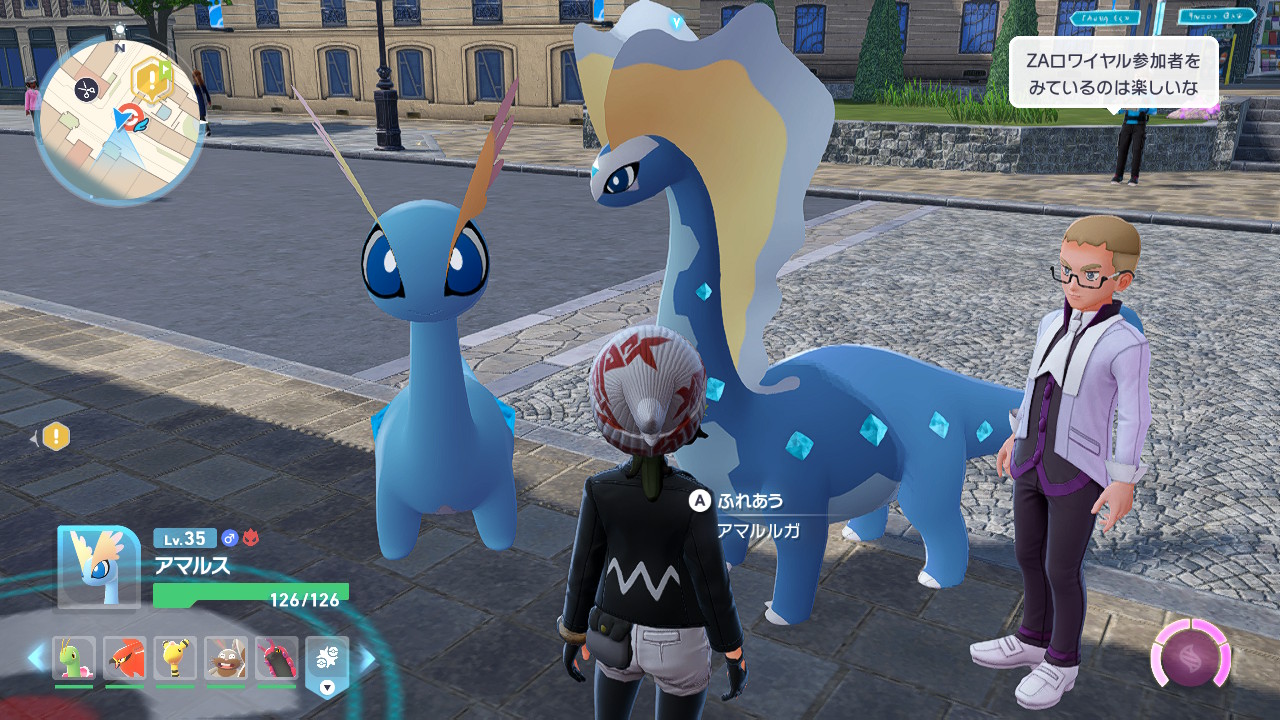Select the scissors salon marker on minimap
Viewport: 1280px width, 720px height.
[86, 90]
